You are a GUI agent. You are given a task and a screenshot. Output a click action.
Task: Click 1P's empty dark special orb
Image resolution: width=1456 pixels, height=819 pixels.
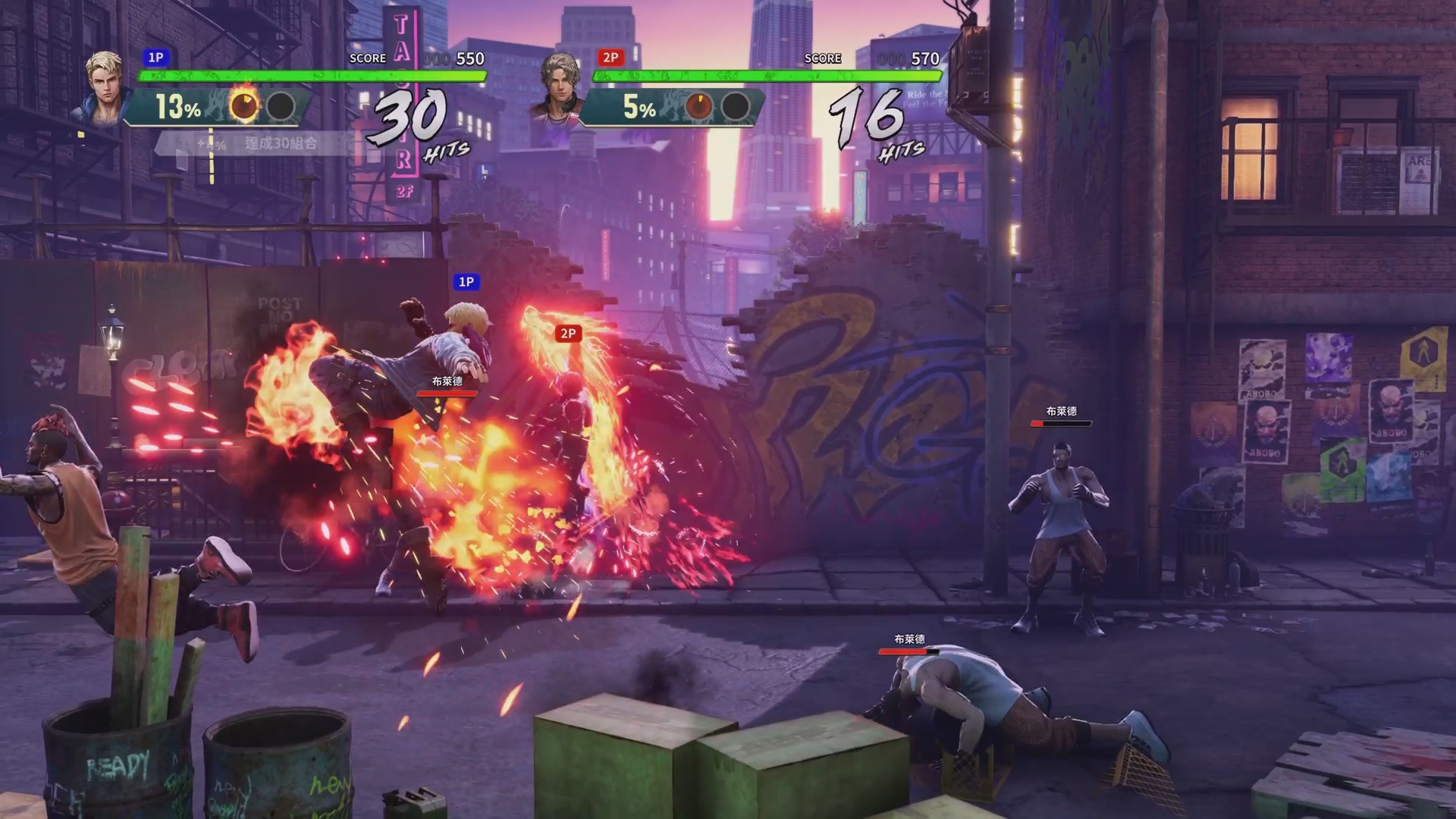pyautogui.click(x=281, y=107)
